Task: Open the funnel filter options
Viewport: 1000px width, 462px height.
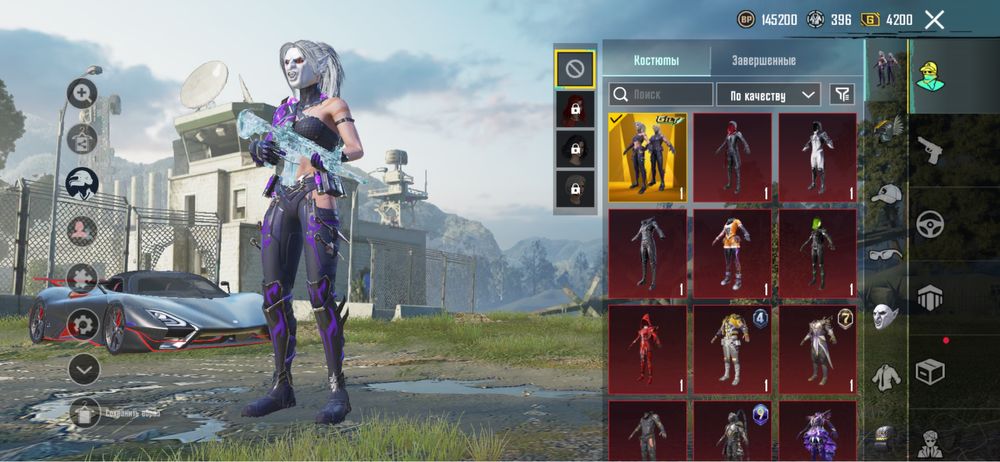Action: [x=843, y=95]
